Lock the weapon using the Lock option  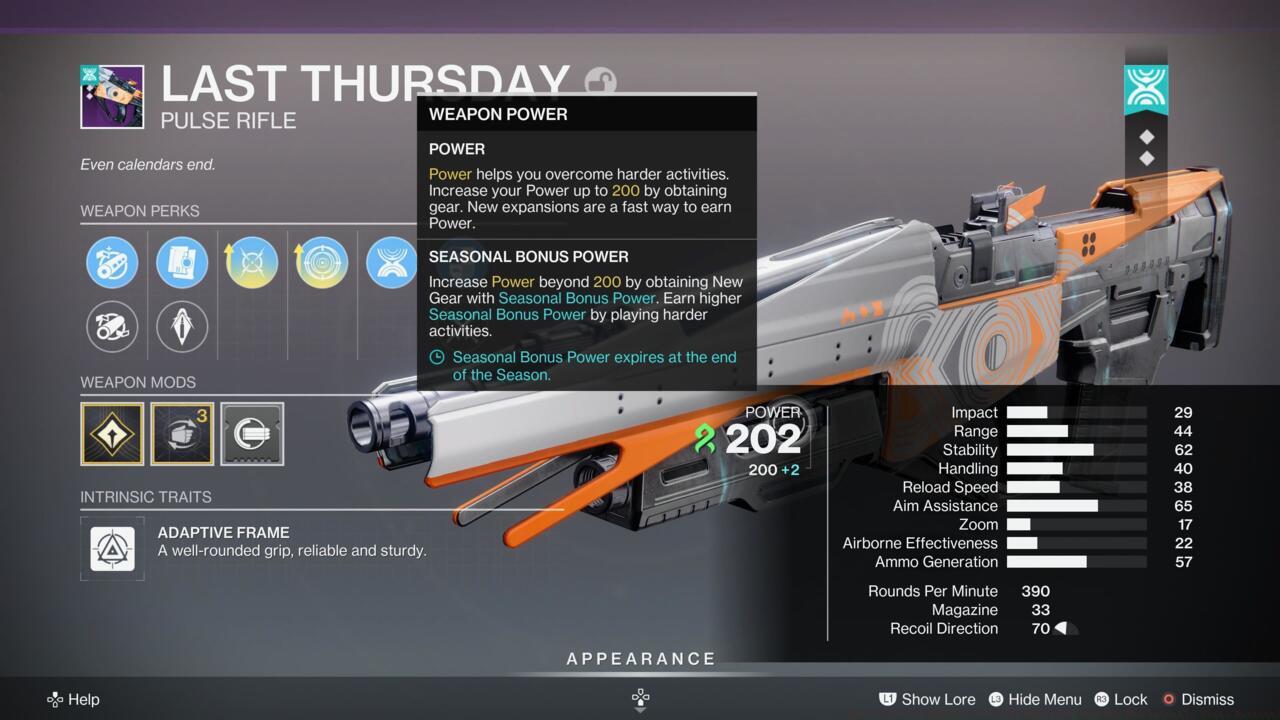[1131, 699]
